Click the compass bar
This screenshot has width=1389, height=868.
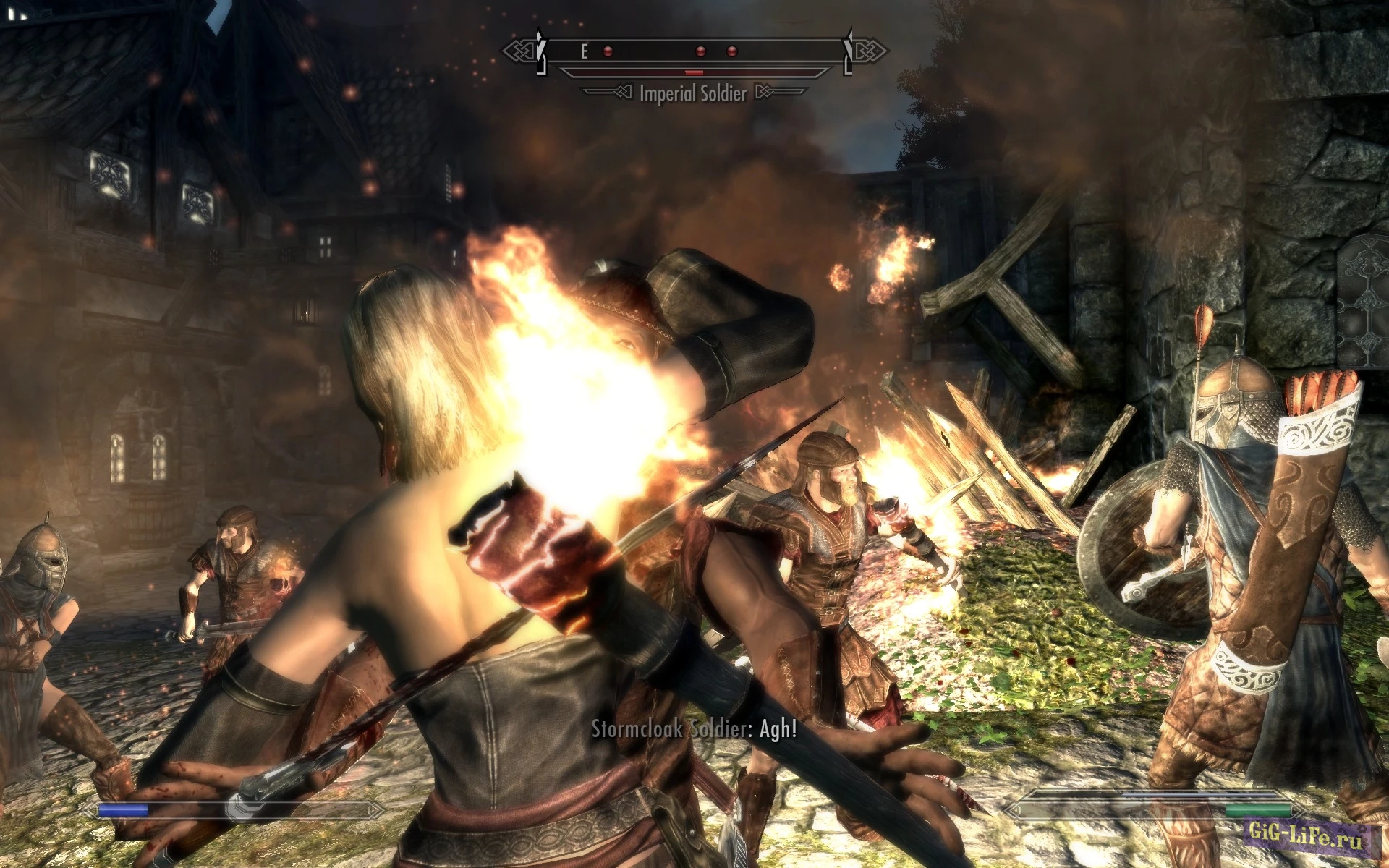pos(694,51)
